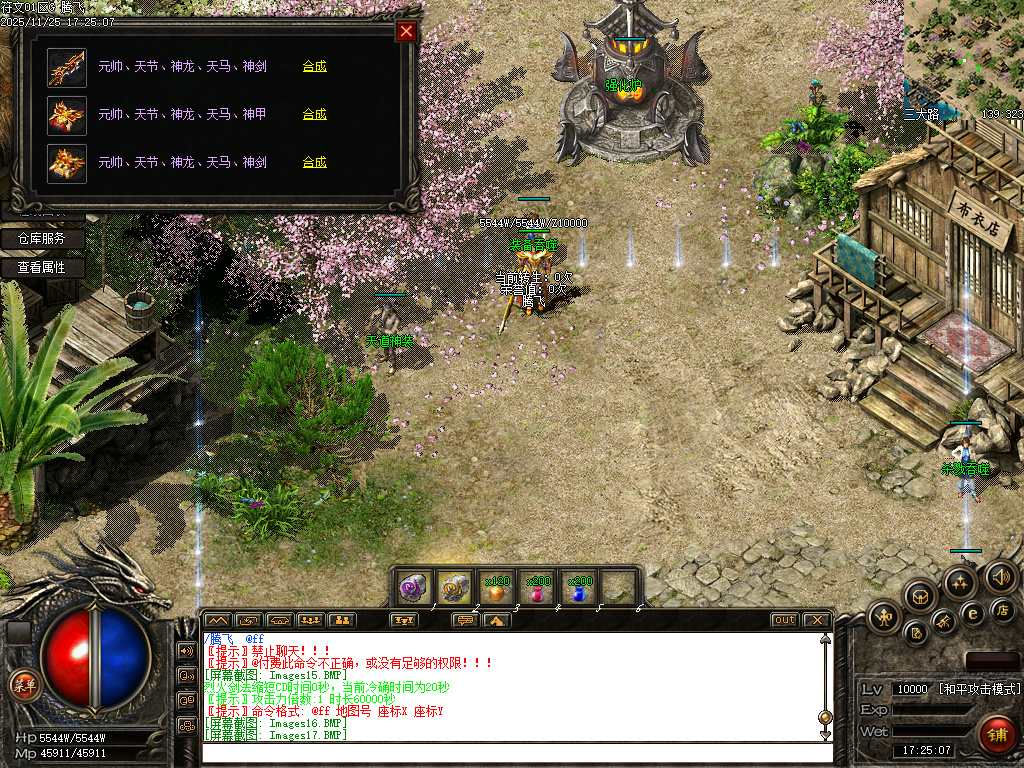Open the character equipment round button
The width and height of the screenshot is (1024, 768).
click(x=884, y=617)
